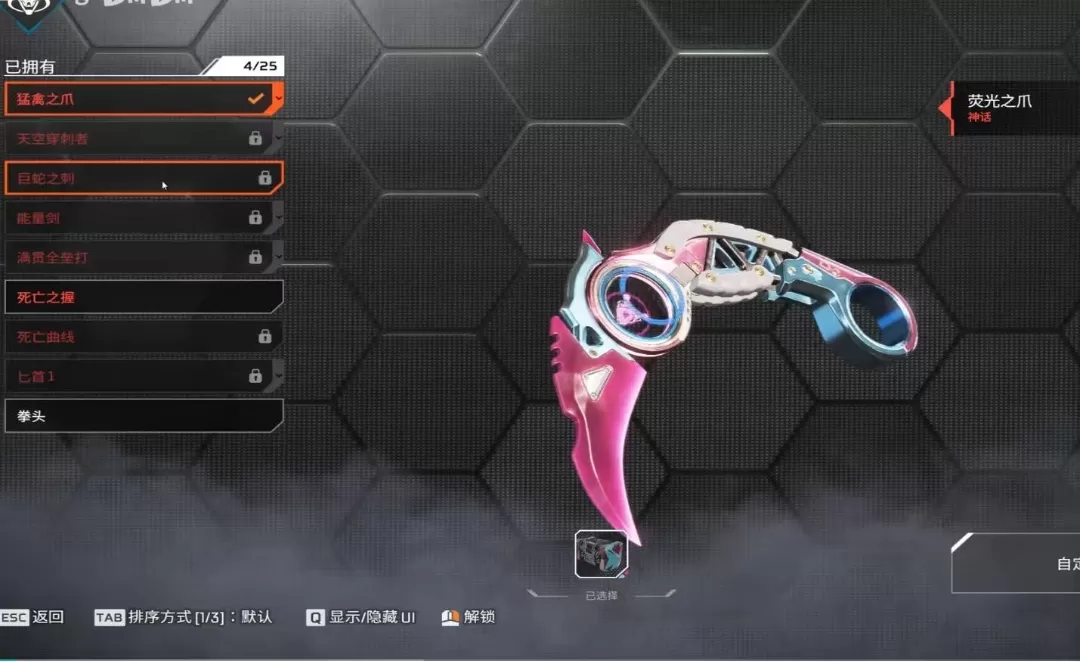Toggle 显示/隐藏 UI option
1080x662 pixels.
tap(360, 617)
